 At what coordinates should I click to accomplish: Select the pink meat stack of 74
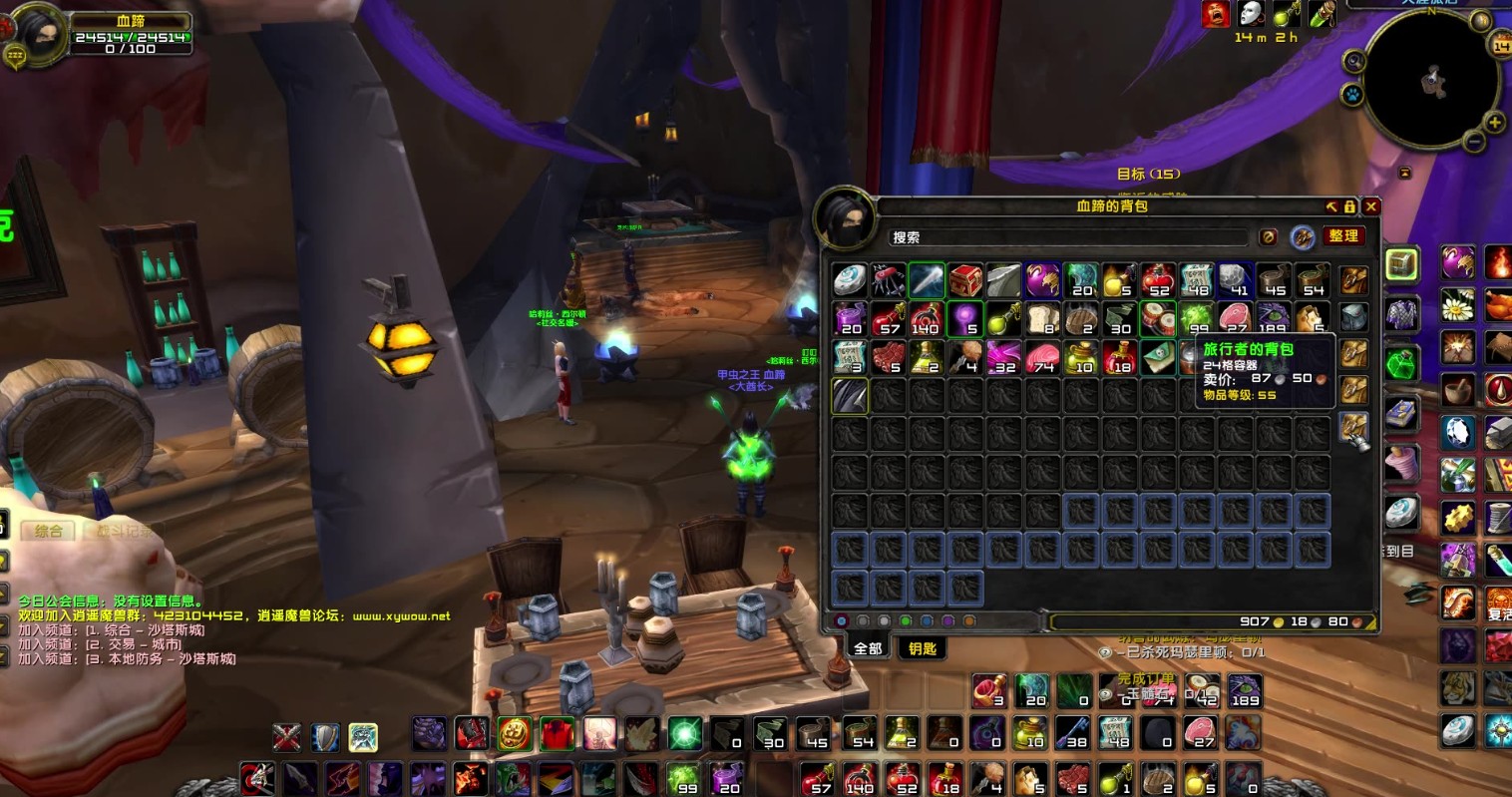pyautogui.click(x=1042, y=357)
